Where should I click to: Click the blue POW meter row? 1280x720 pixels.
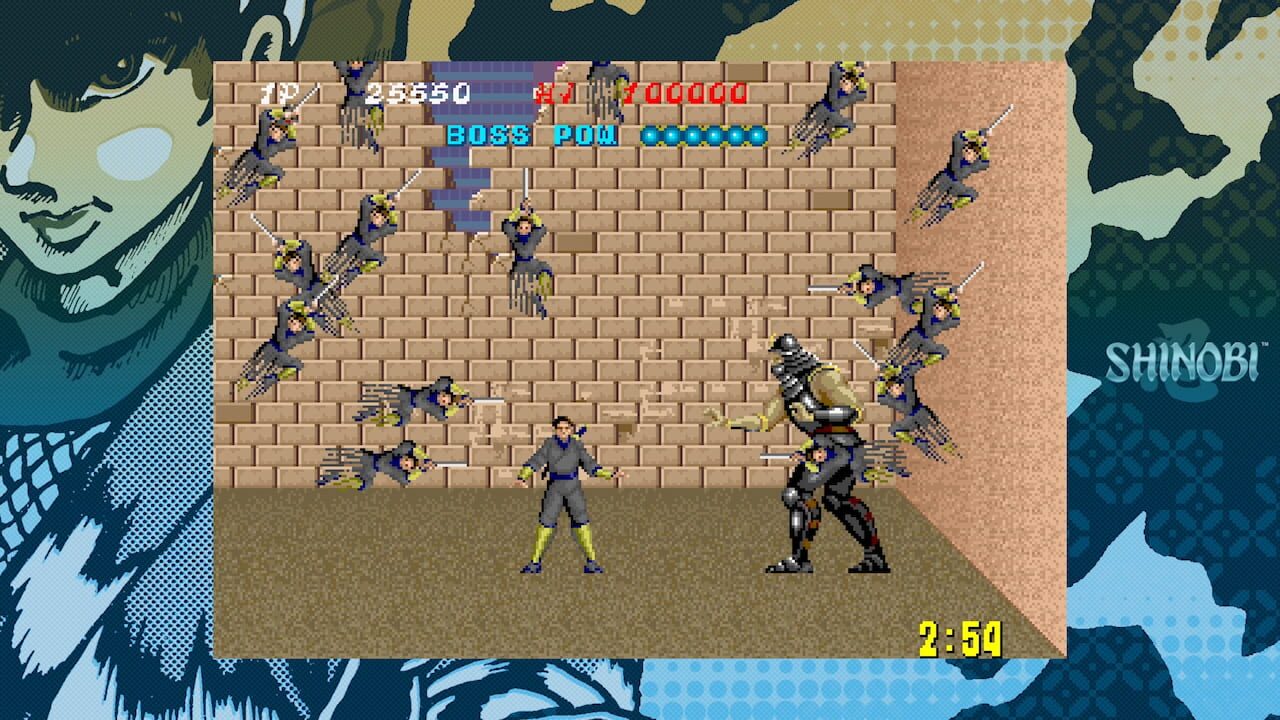pyautogui.click(x=705, y=133)
